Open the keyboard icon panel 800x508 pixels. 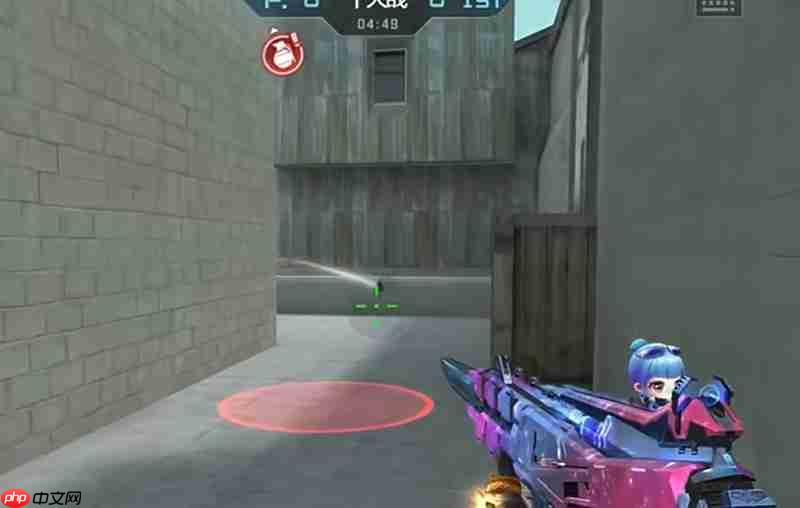[x=719, y=6]
